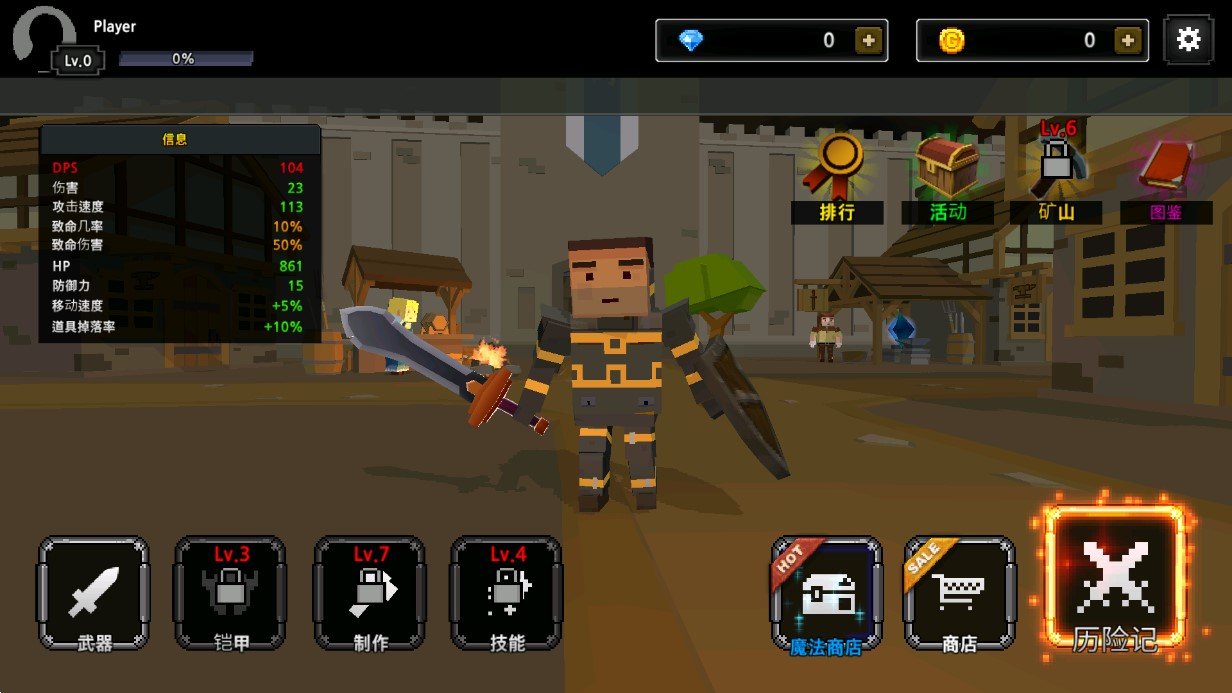Click the 信息 stats panel header
This screenshot has height=693, width=1232.
(x=175, y=139)
